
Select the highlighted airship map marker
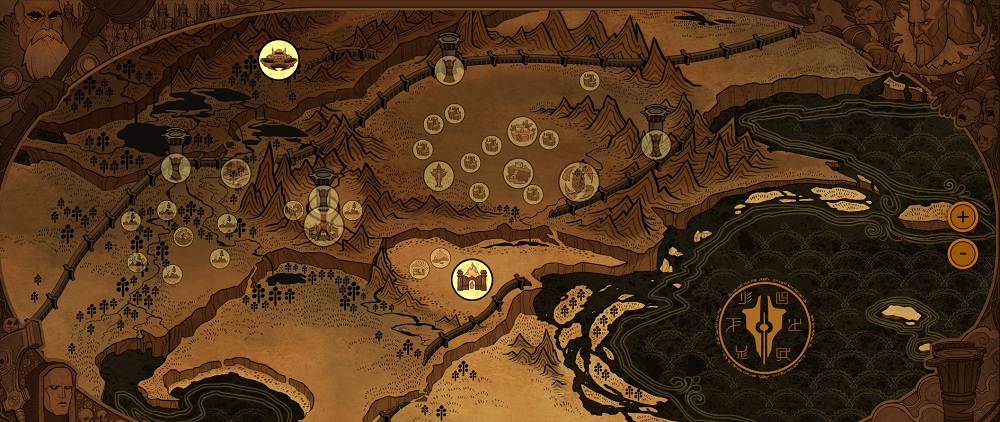click(x=277, y=59)
